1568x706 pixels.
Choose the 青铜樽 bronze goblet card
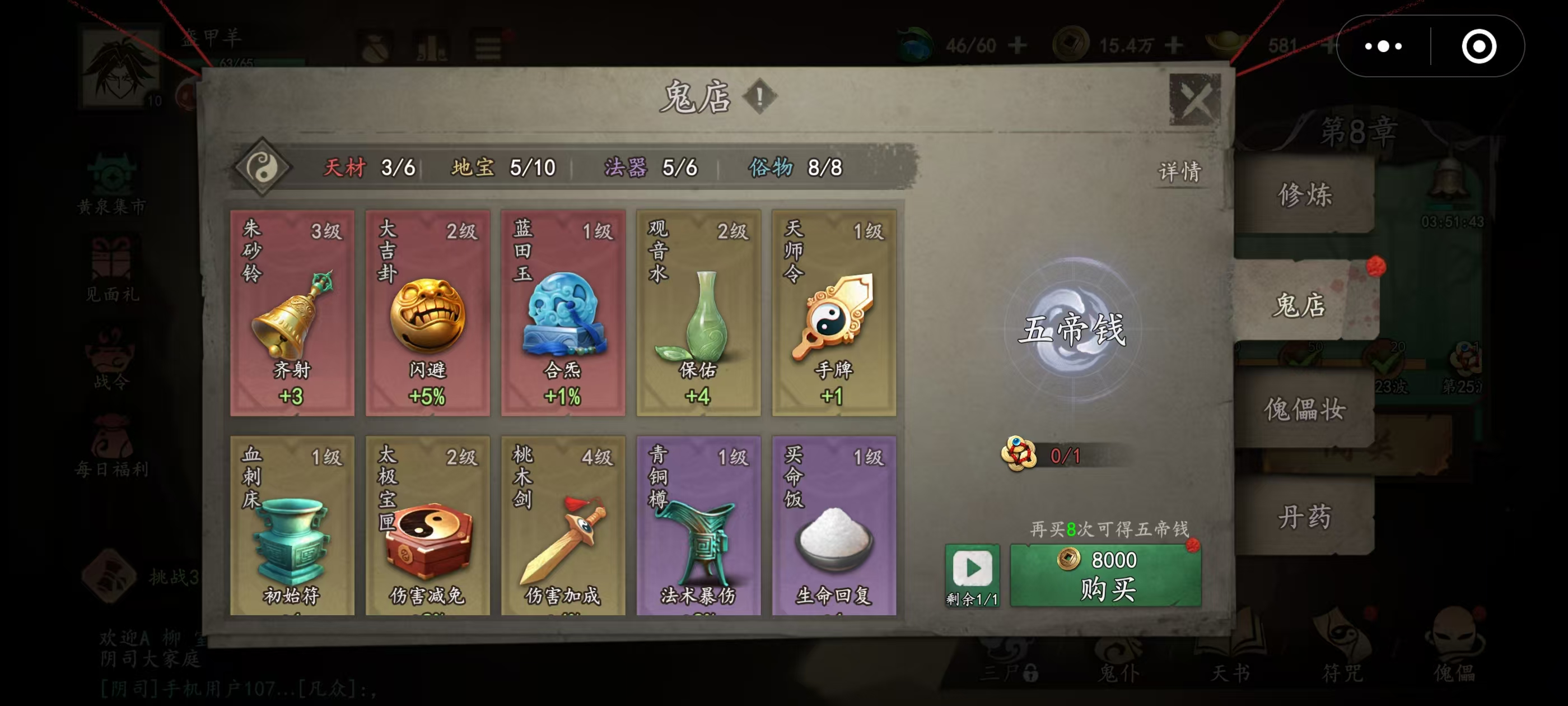[698, 526]
